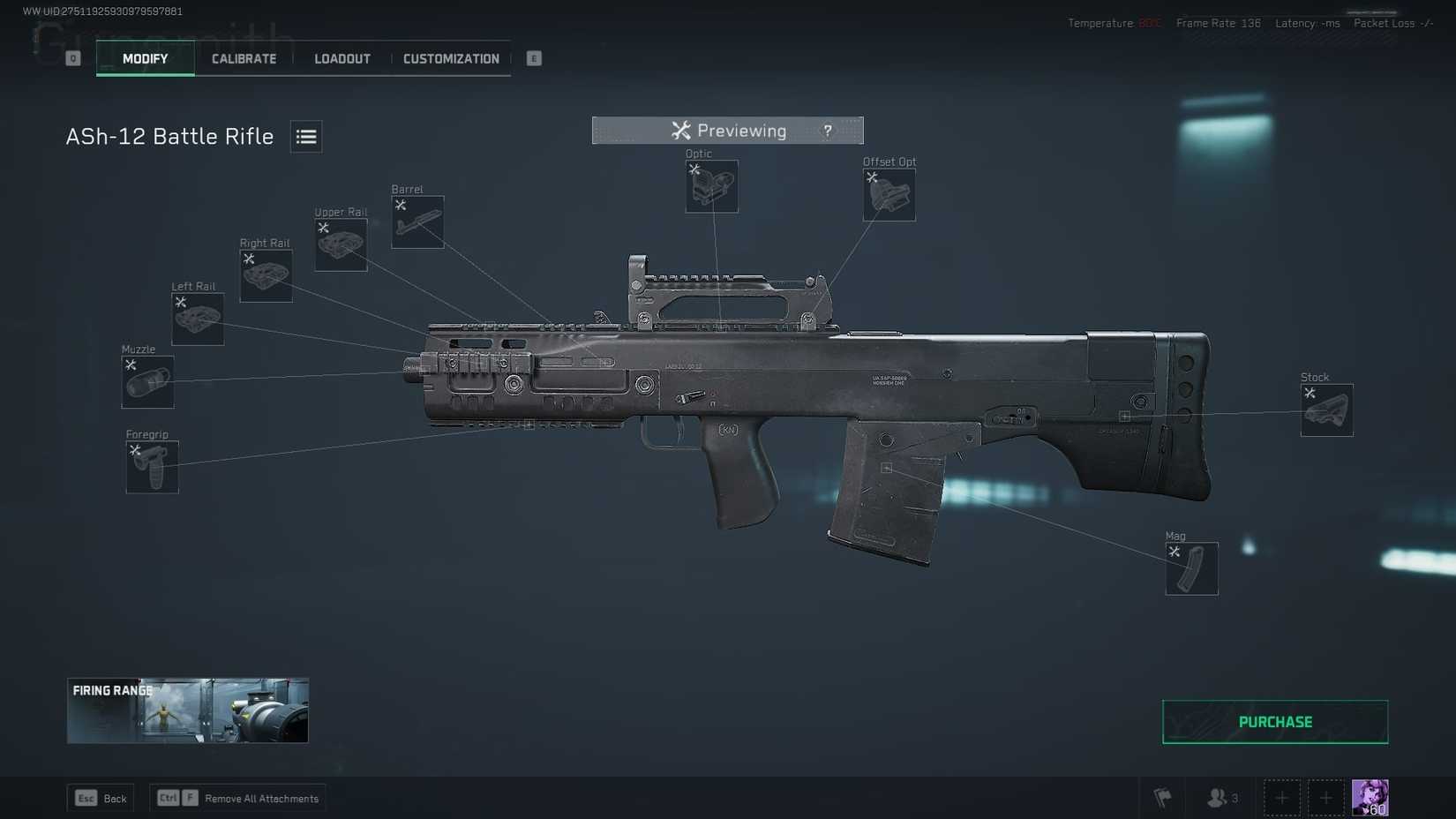Enter the Firing Range
Viewport: 1456px width, 819px height.
[x=188, y=710]
